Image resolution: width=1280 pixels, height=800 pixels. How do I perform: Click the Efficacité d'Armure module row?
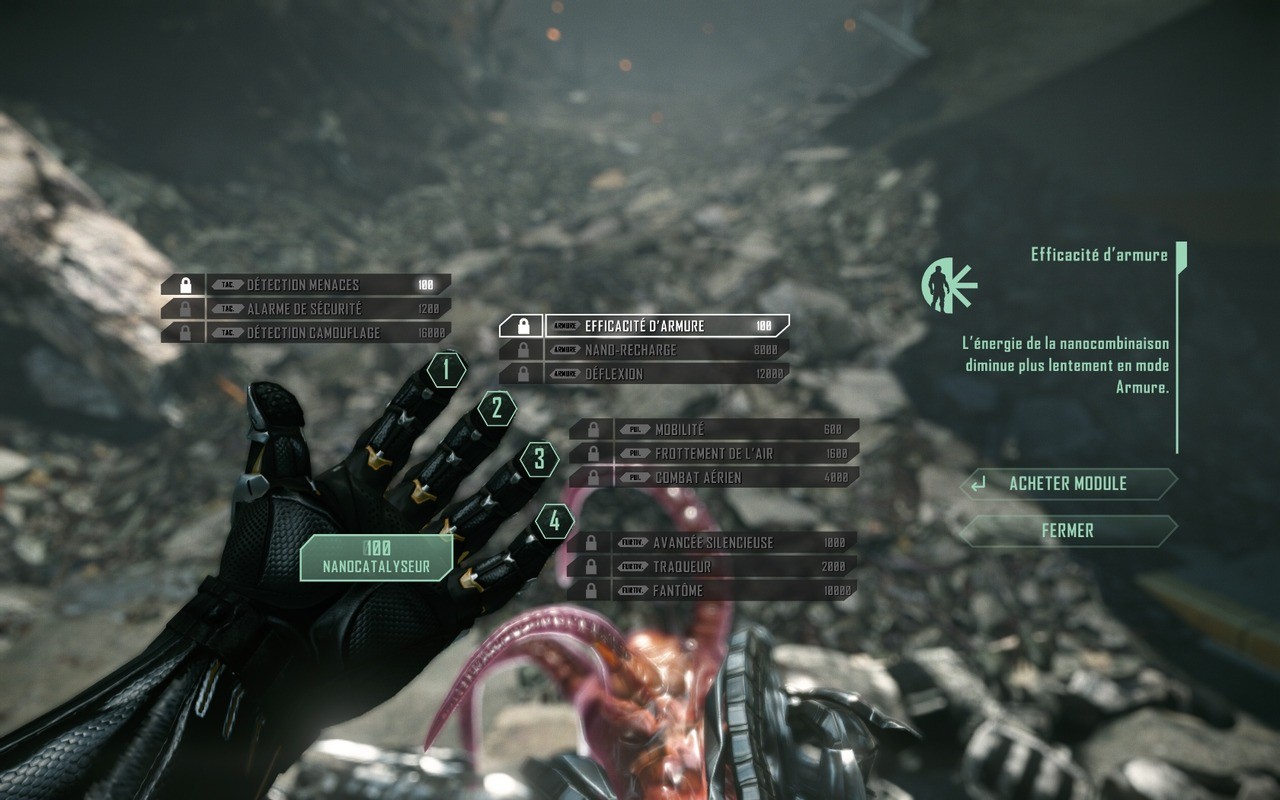pyautogui.click(x=645, y=326)
